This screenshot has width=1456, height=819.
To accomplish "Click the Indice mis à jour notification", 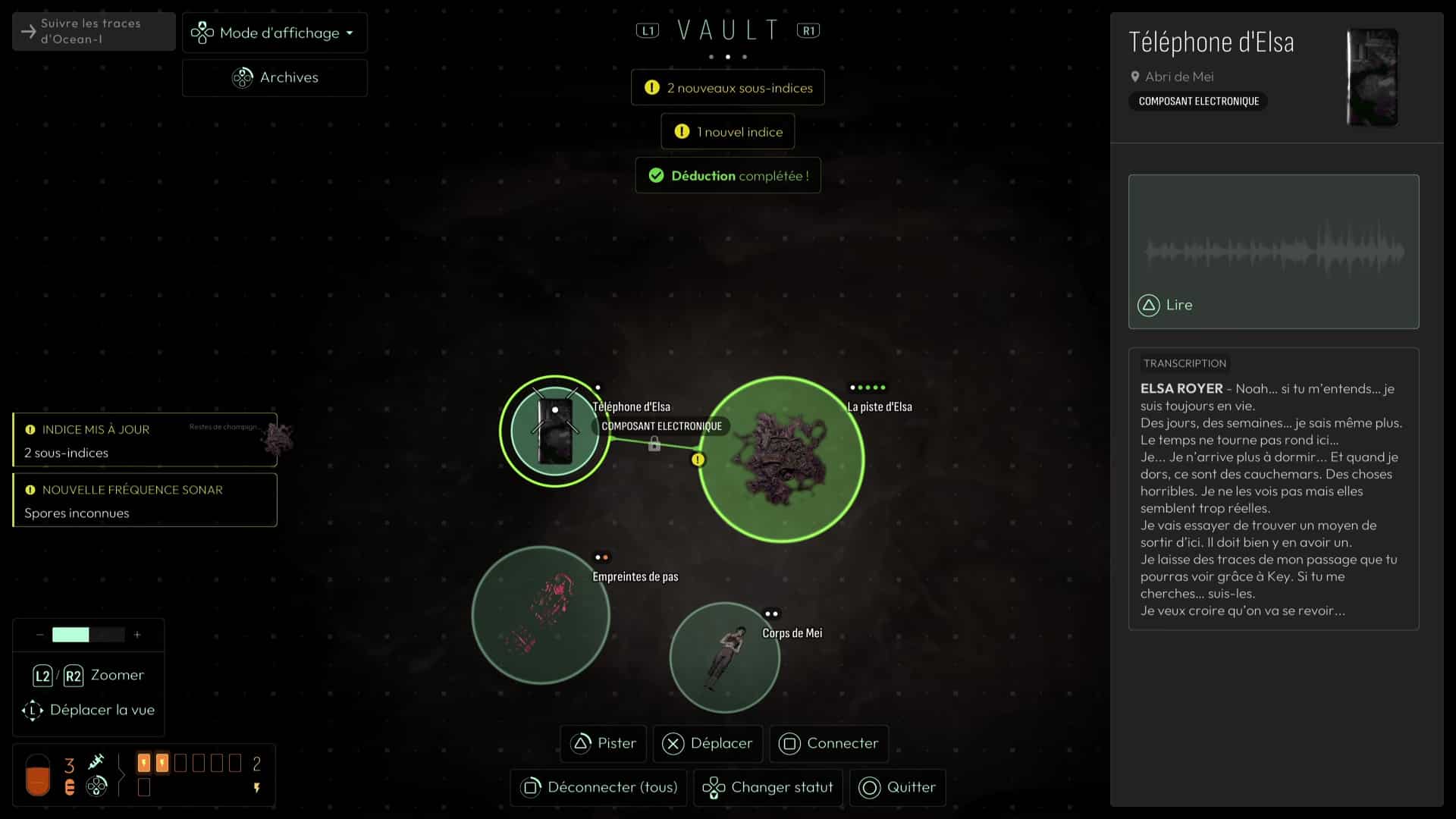I will 145,440.
